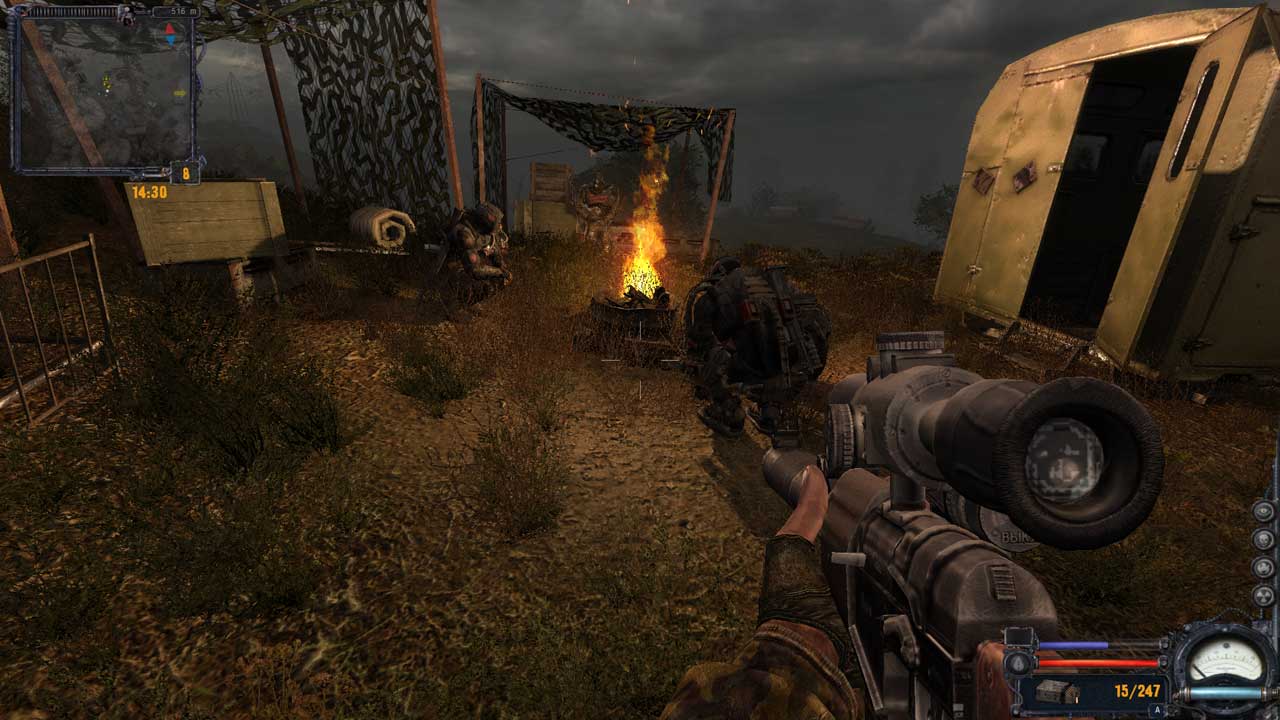Screen dimensions: 1280x720
Task: Click the minimap in the corner
Action: click(x=103, y=92)
